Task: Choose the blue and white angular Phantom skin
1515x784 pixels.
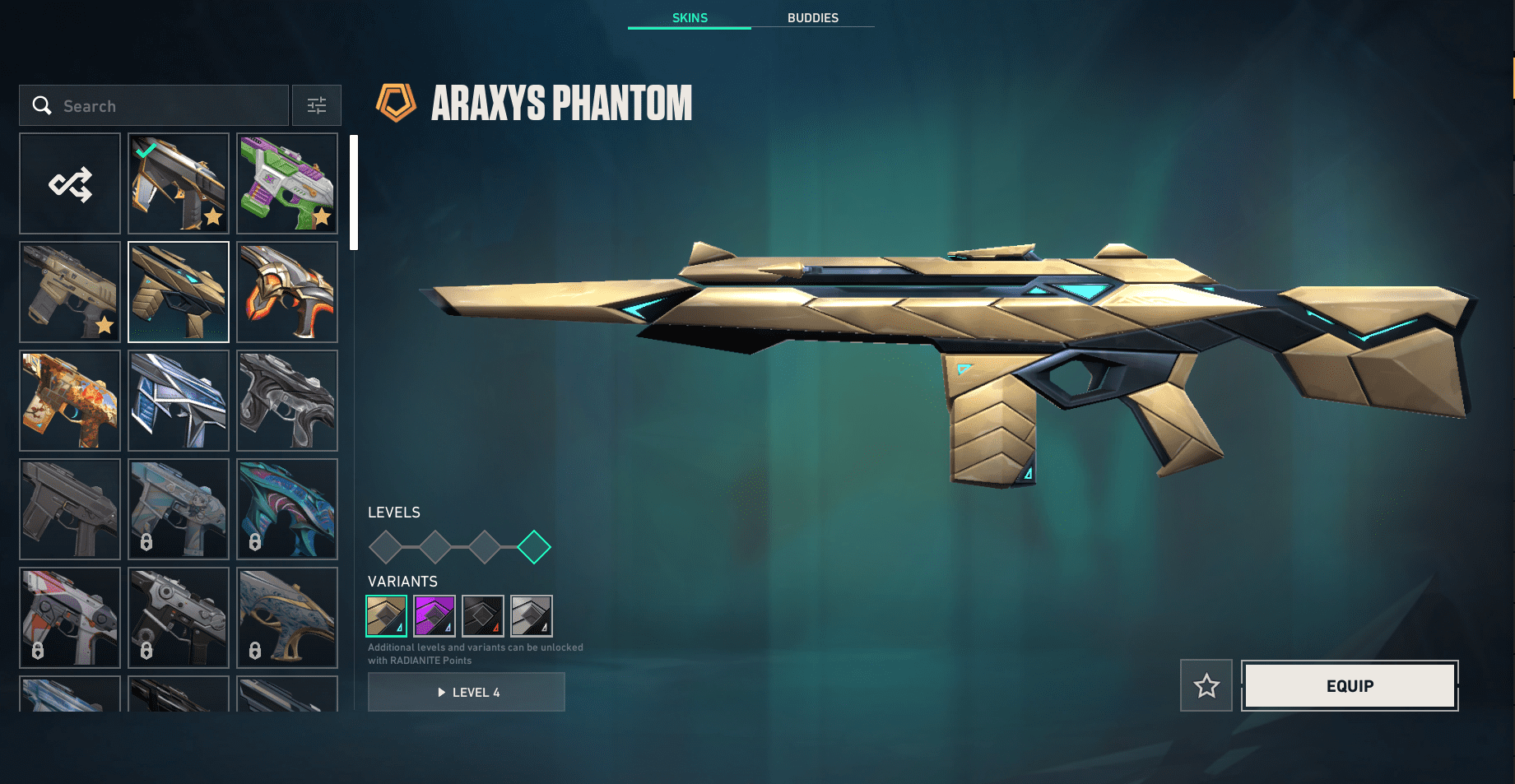Action: [x=179, y=401]
